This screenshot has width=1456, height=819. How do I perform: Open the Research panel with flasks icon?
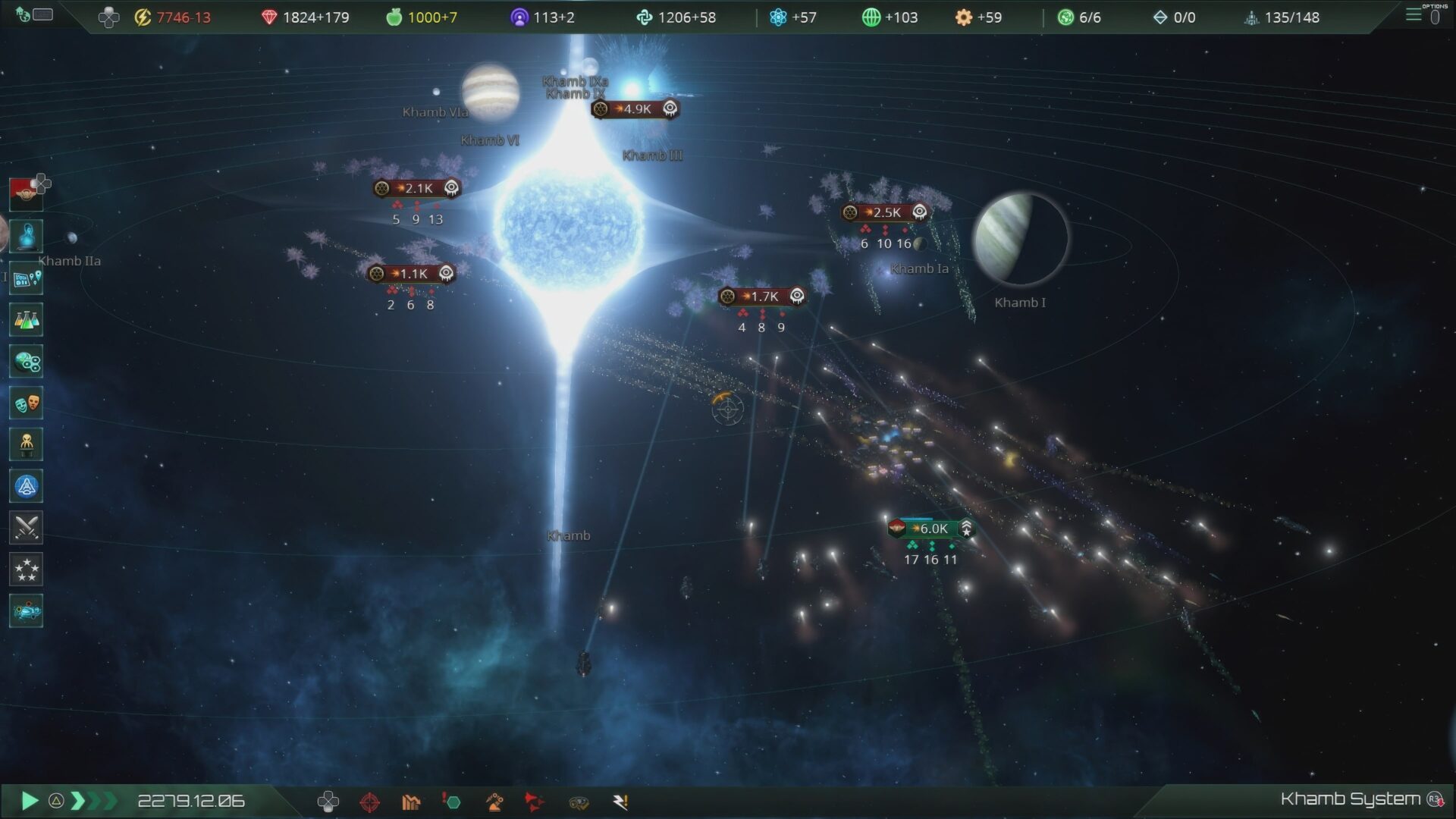coord(27,319)
